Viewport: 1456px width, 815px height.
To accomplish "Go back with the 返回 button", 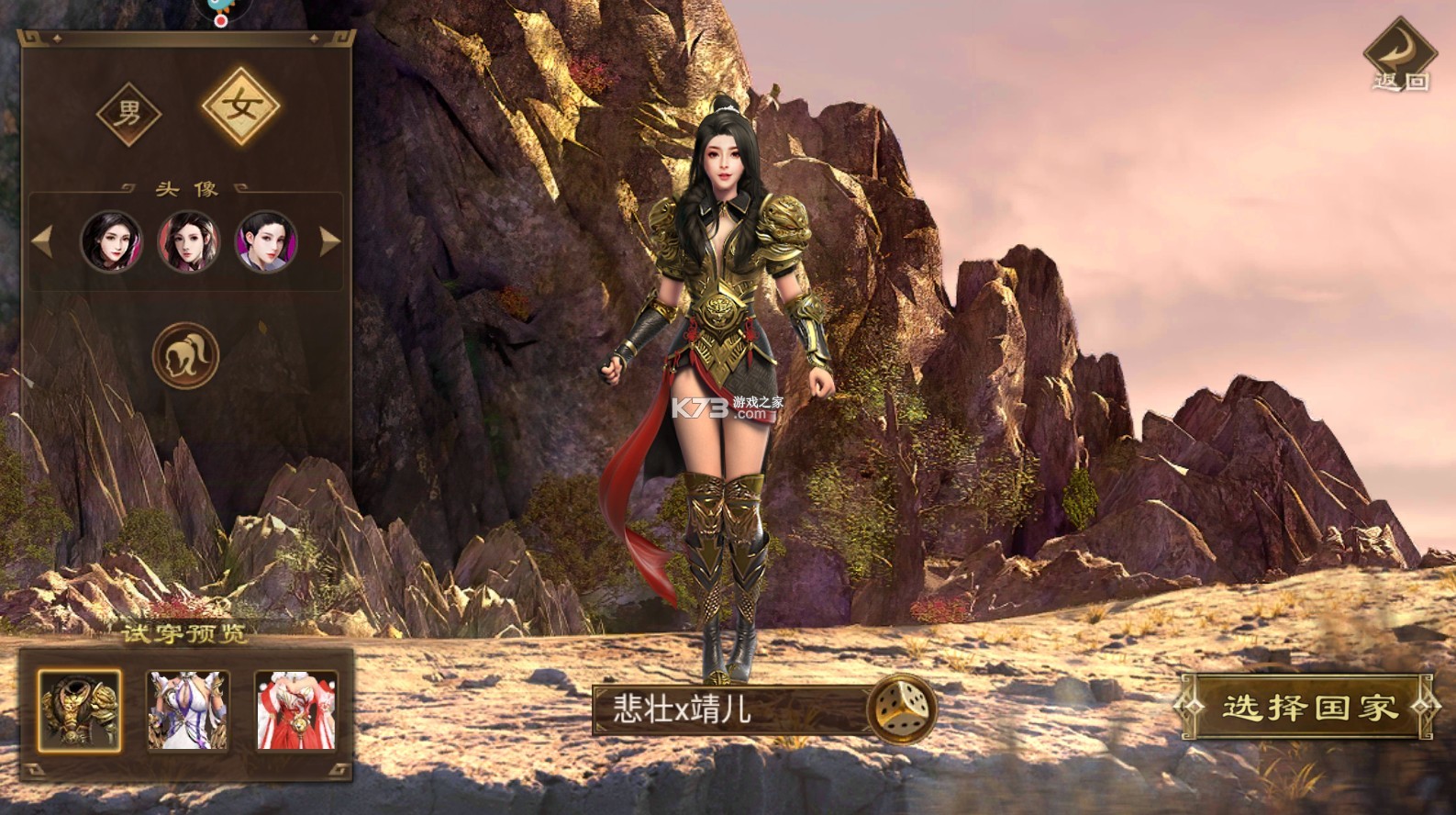I will [1399, 57].
